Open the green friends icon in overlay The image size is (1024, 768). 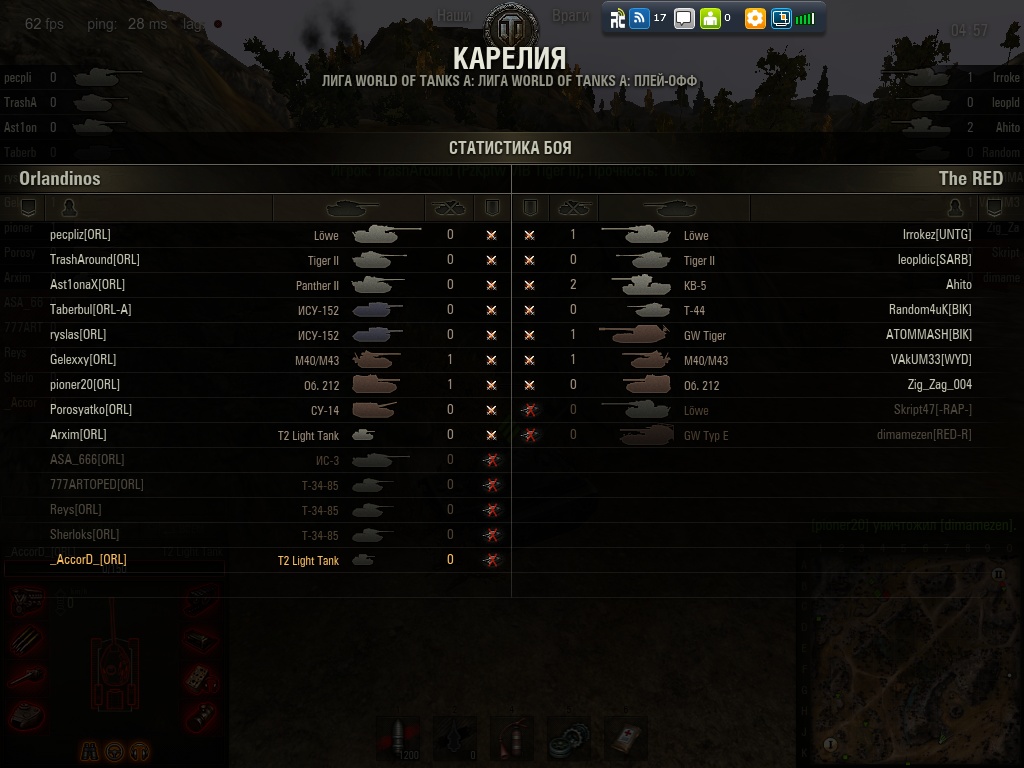(710, 18)
